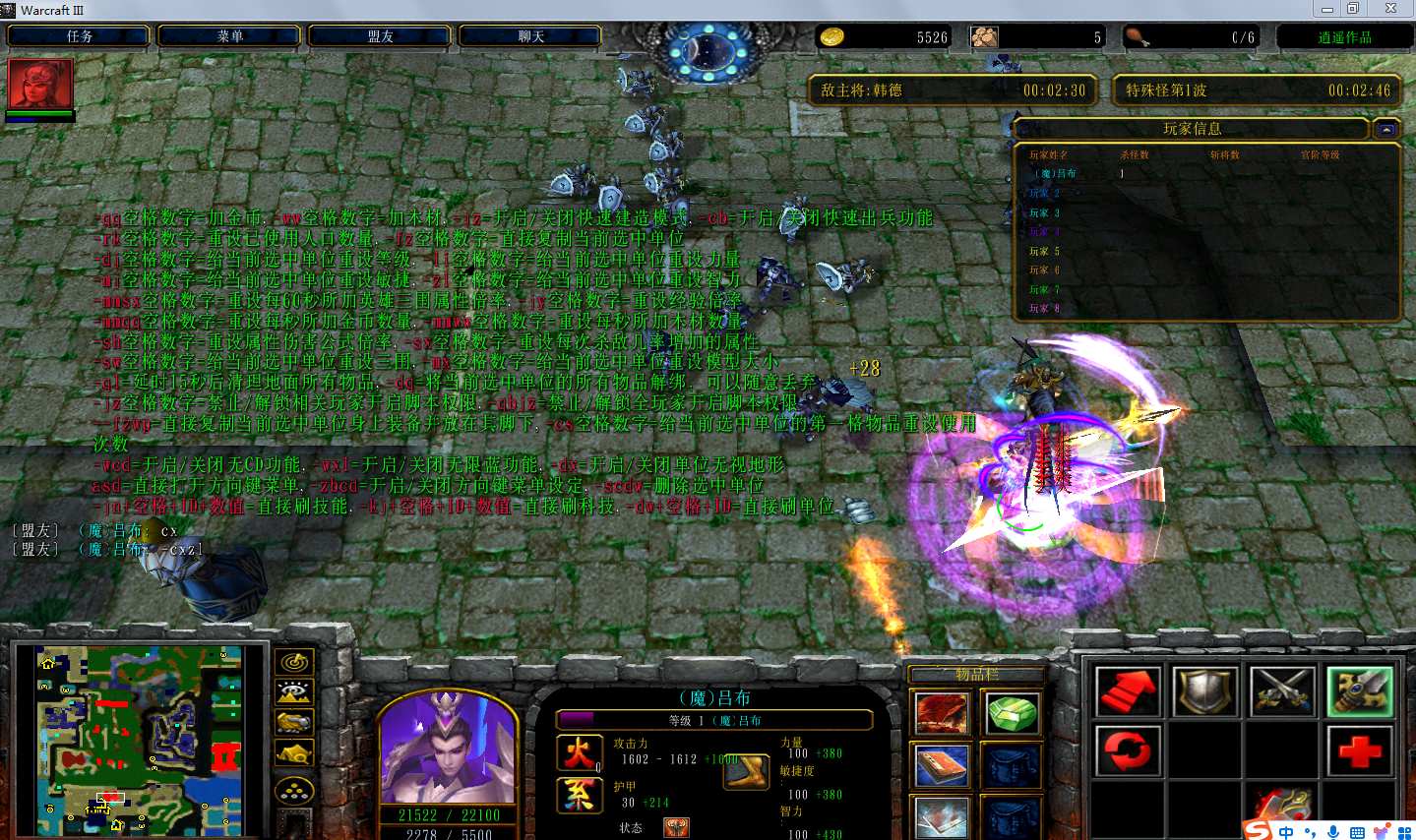Open the red plus hero skills button

(1360, 751)
